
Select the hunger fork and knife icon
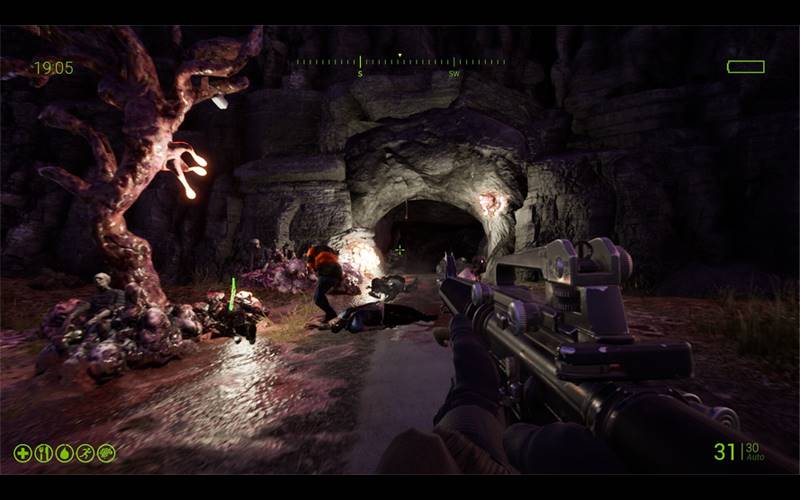tap(43, 453)
